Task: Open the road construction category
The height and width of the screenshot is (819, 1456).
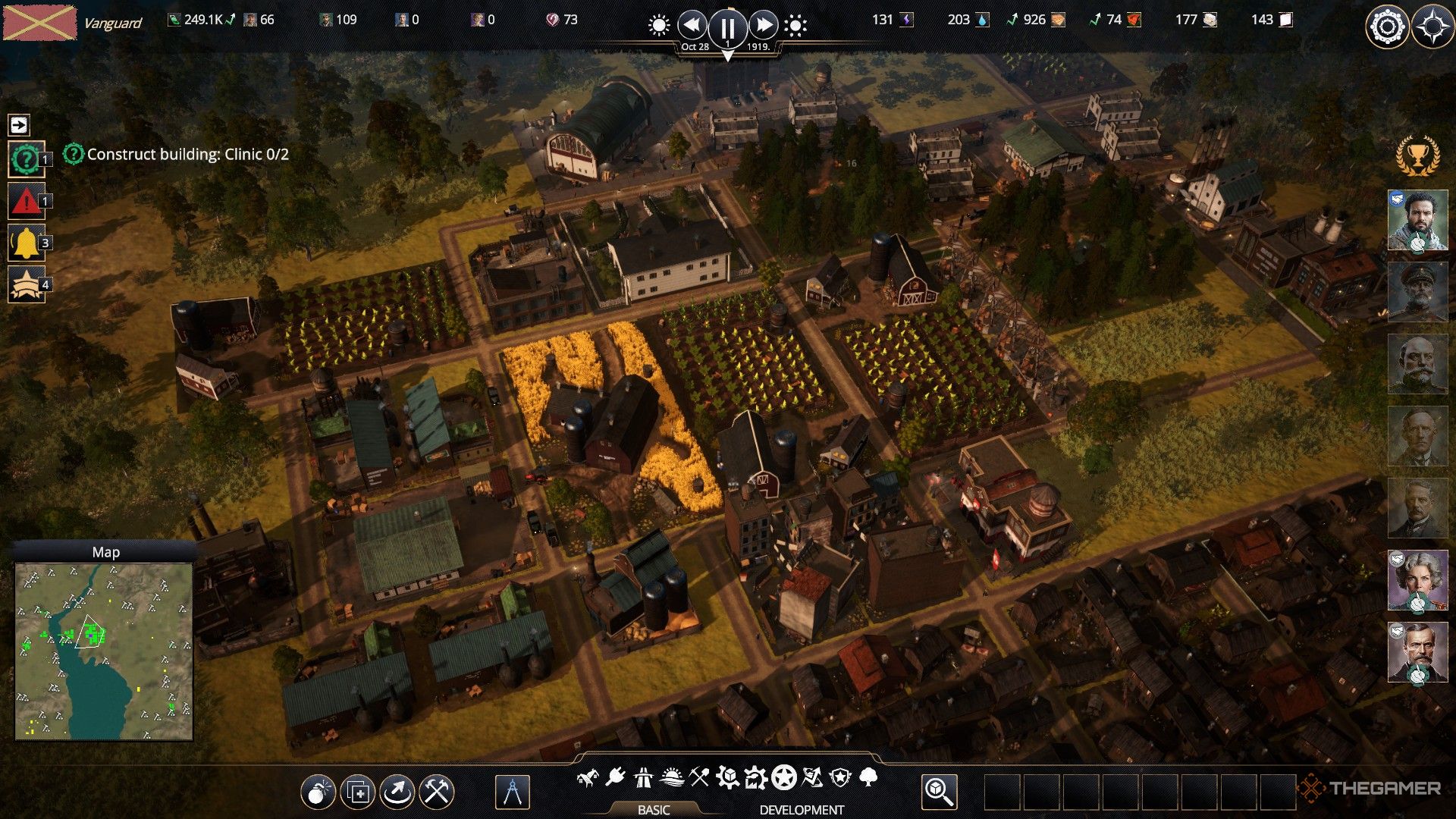Action: [x=643, y=777]
